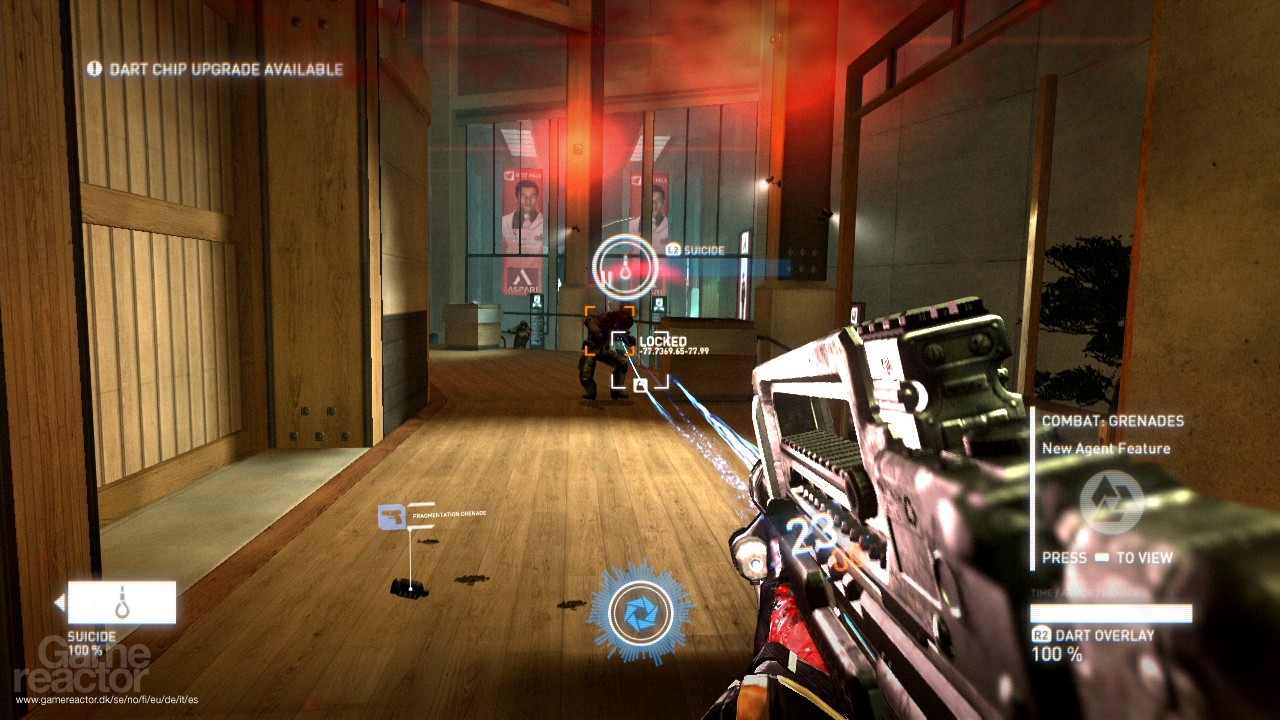
Task: Select the noose Suicide icon in the reticle
Action: tap(624, 267)
